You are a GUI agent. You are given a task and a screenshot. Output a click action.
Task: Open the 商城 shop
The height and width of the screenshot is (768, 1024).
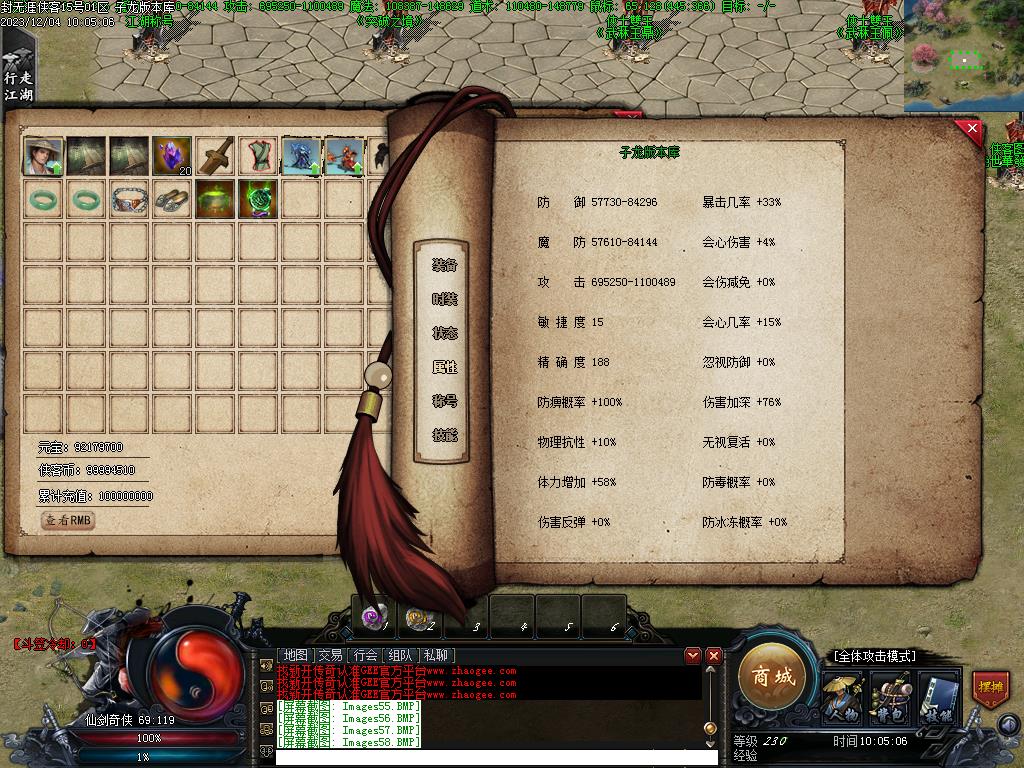(x=773, y=677)
